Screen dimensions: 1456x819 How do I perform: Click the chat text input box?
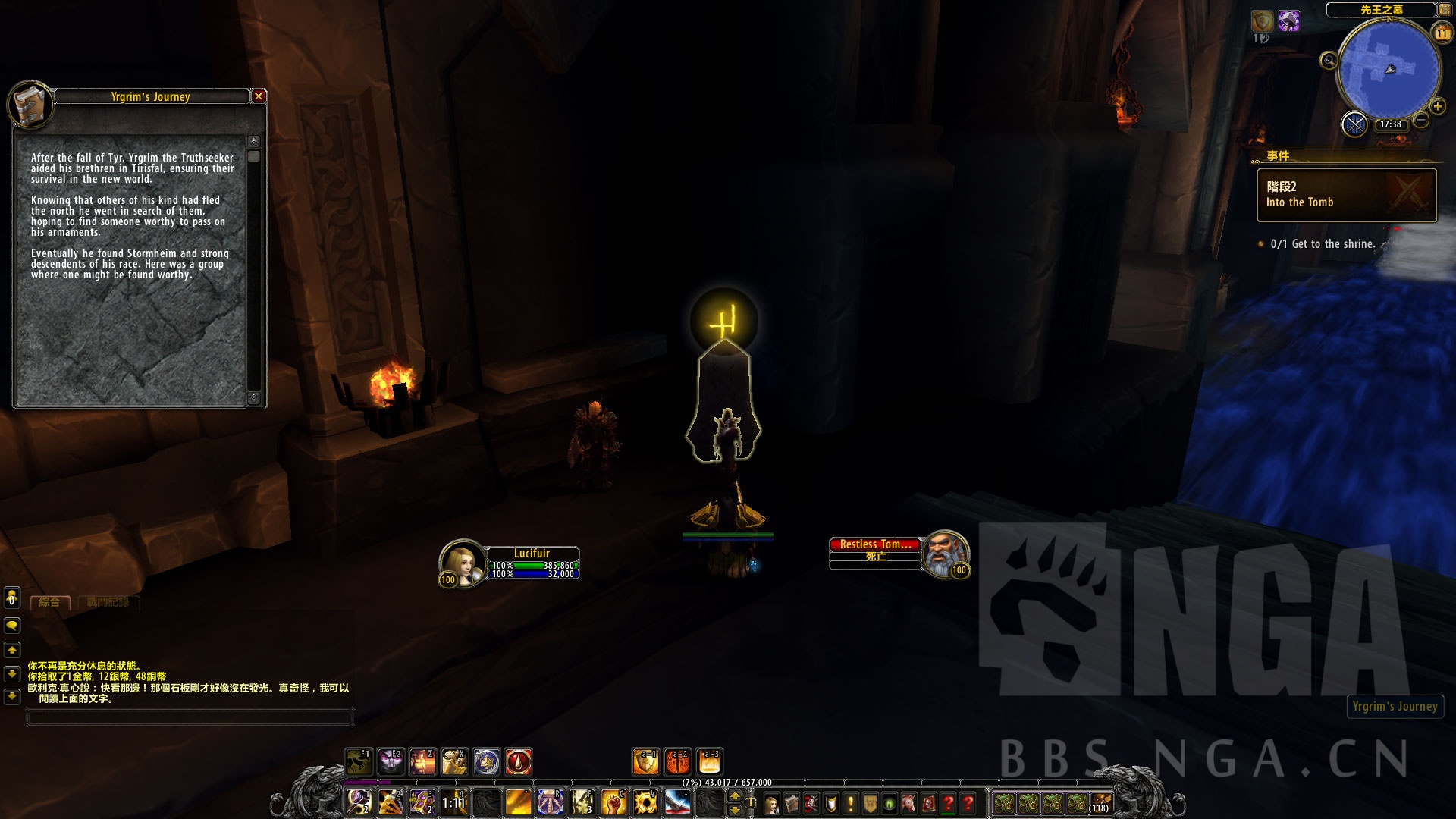tap(190, 717)
